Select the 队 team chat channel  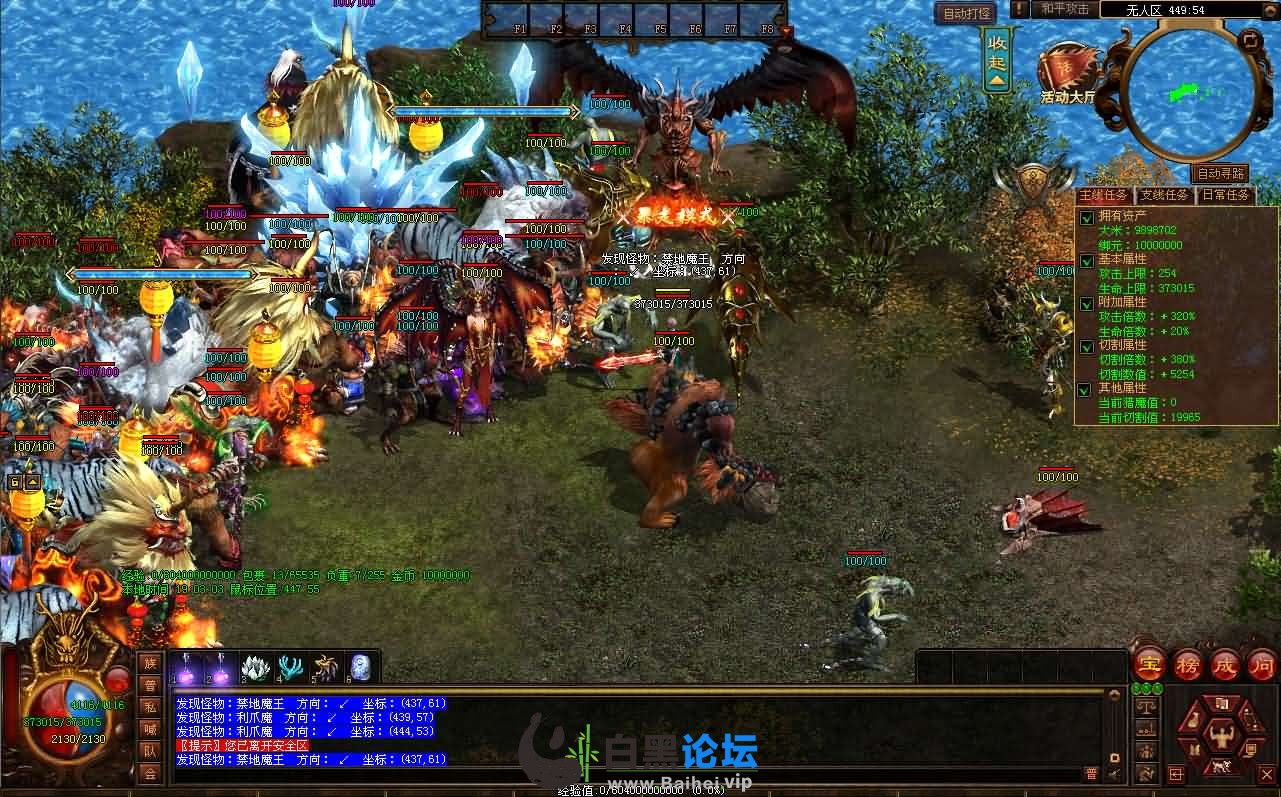pos(150,751)
